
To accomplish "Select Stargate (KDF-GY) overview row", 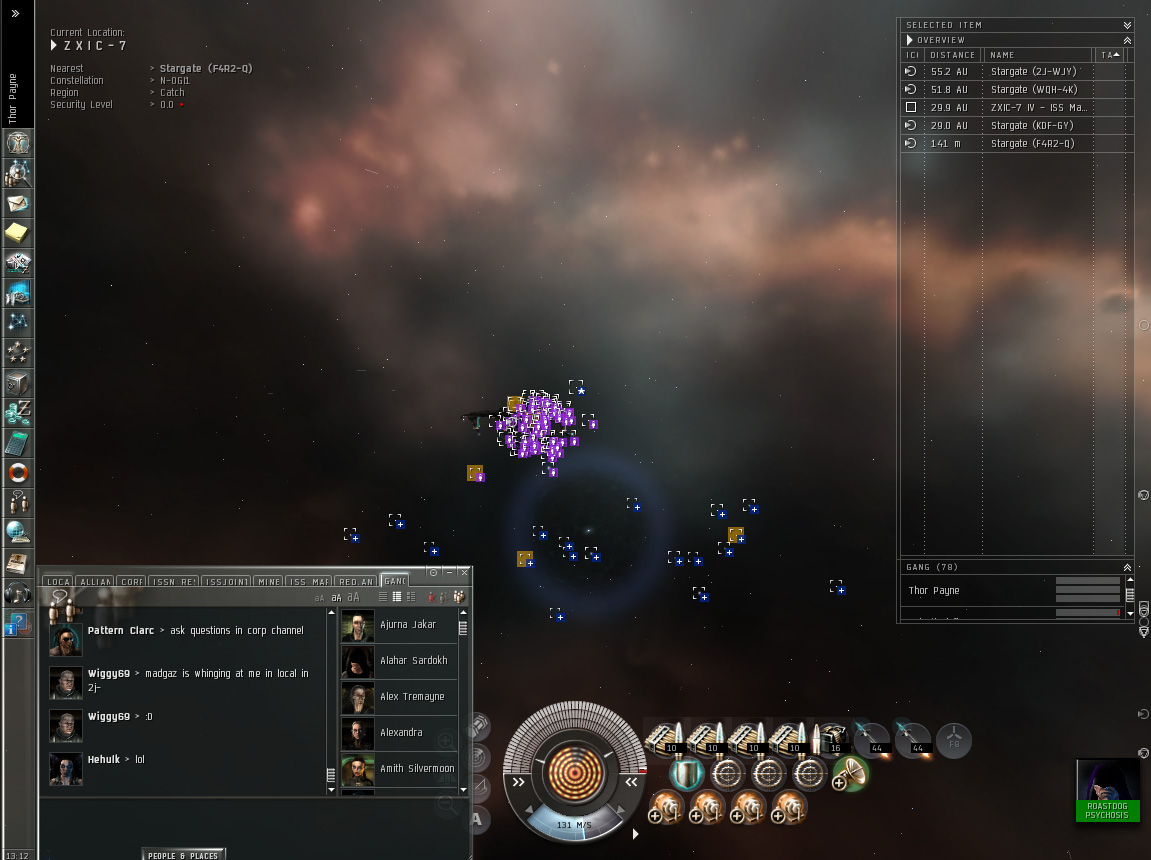I will 1032,126.
